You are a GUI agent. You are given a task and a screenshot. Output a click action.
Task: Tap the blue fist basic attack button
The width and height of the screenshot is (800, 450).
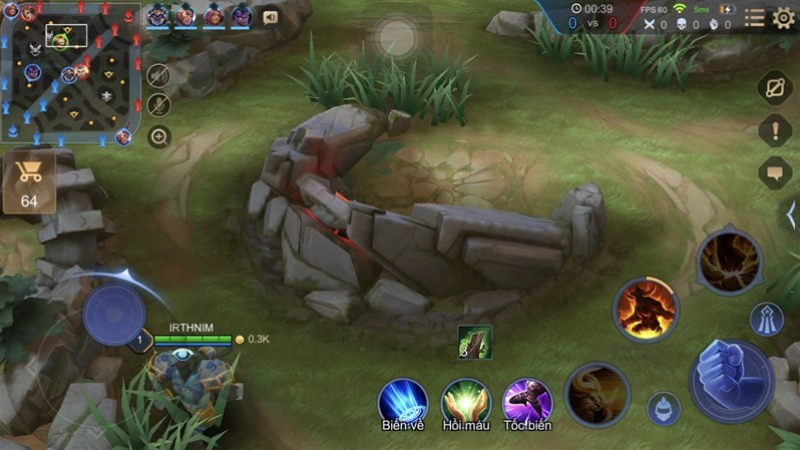coord(729,380)
